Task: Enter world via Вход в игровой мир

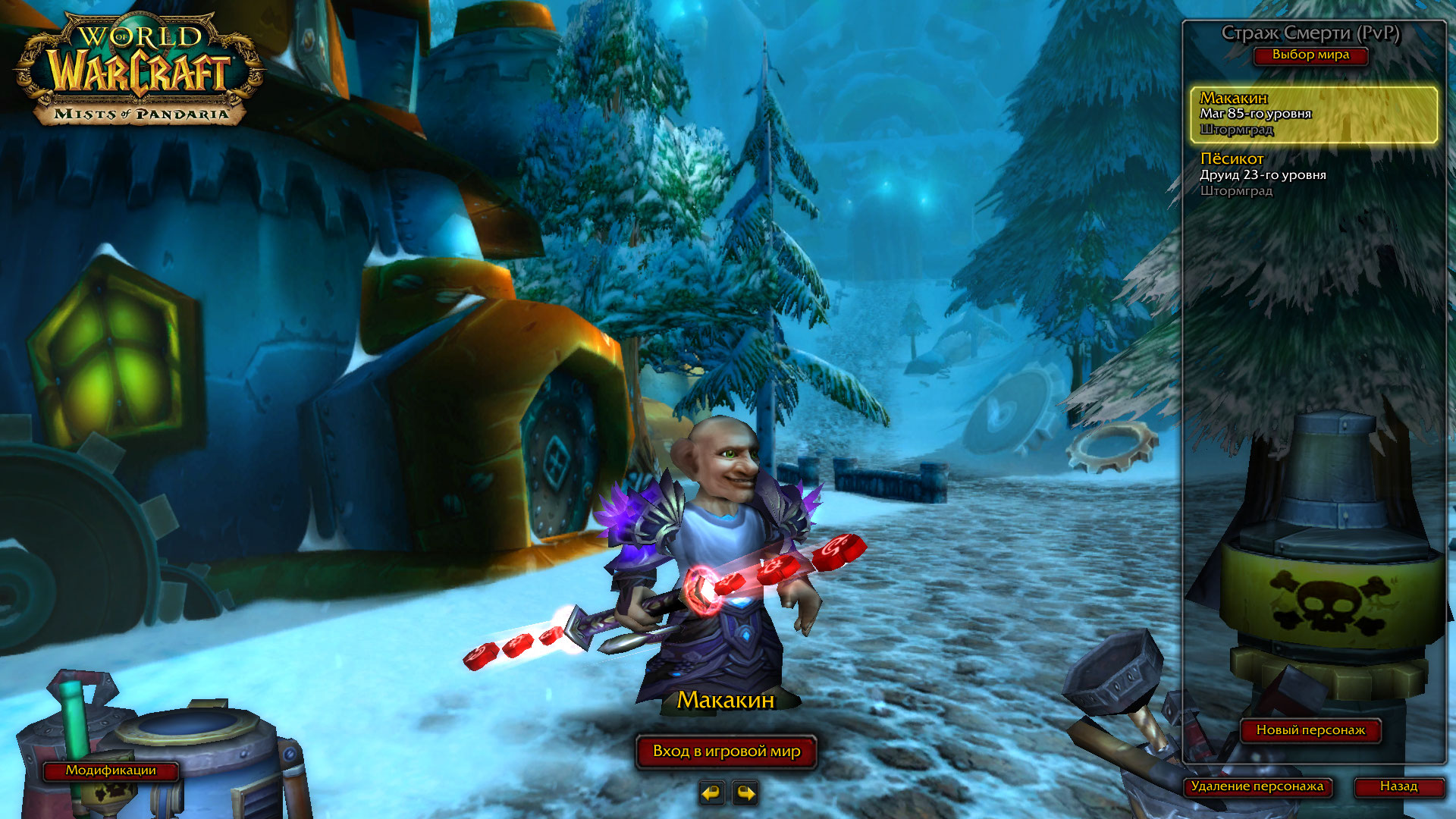Action: (x=726, y=752)
